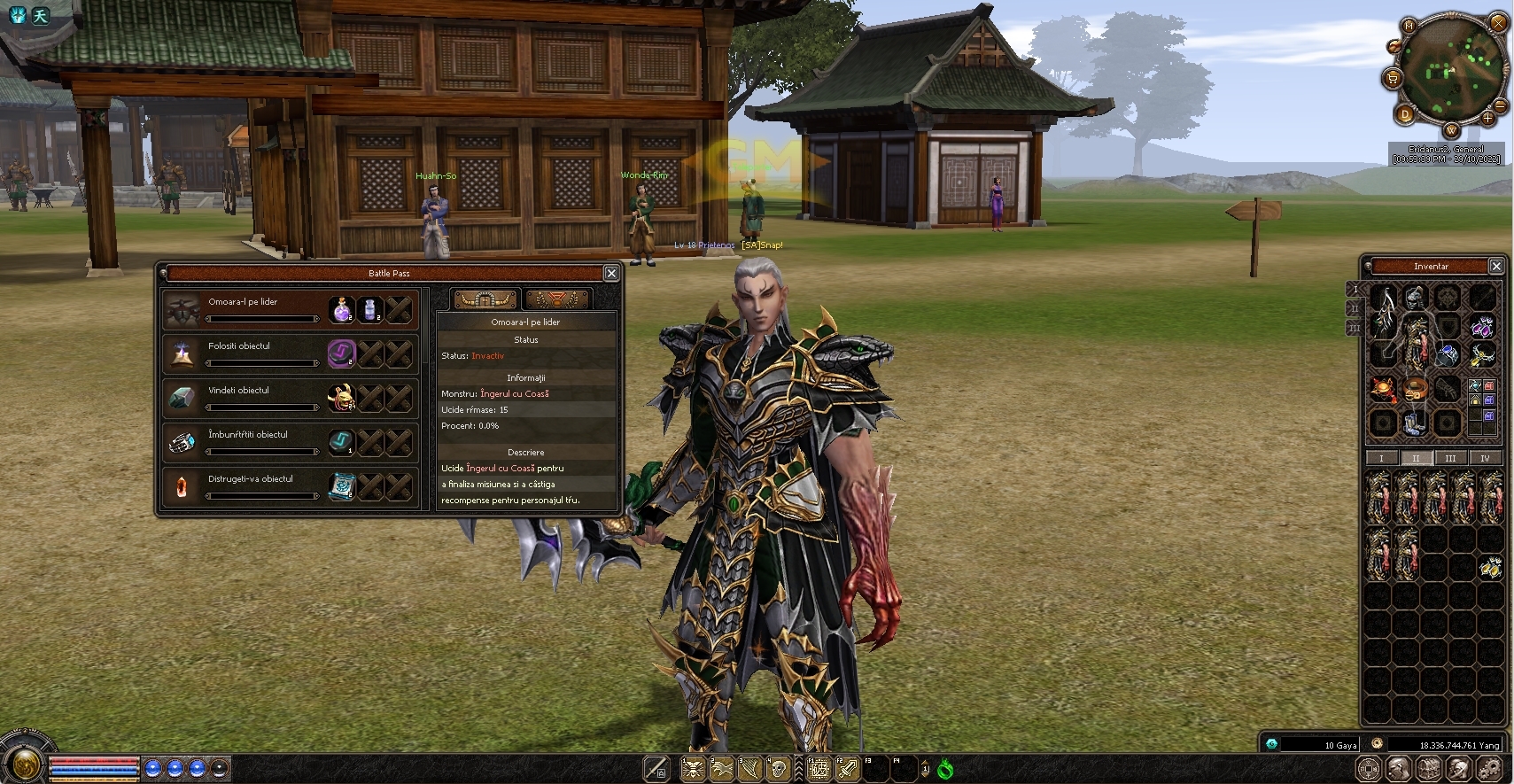The width and height of the screenshot is (1514, 784).
Task: Close the Inventar window
Action: point(1496,266)
